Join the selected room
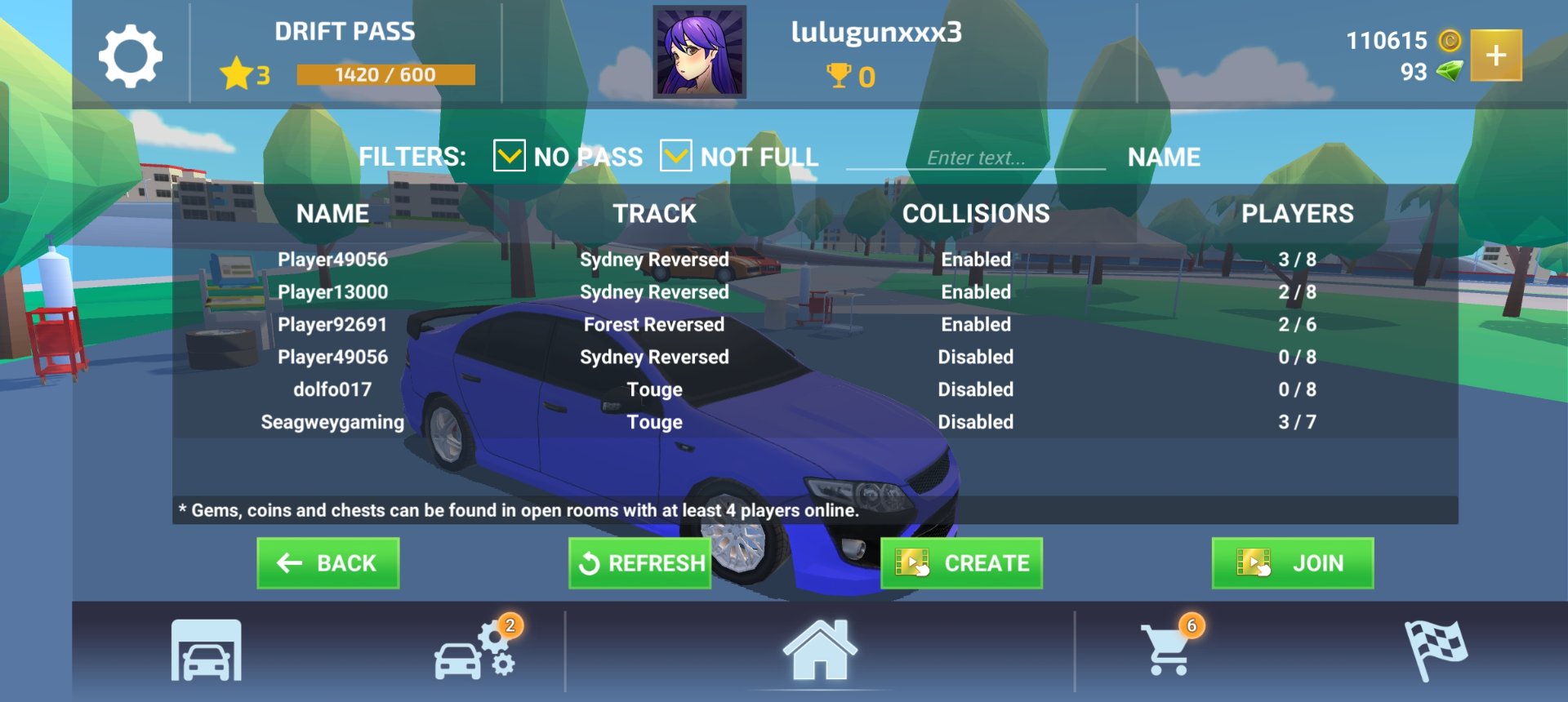 [1292, 563]
